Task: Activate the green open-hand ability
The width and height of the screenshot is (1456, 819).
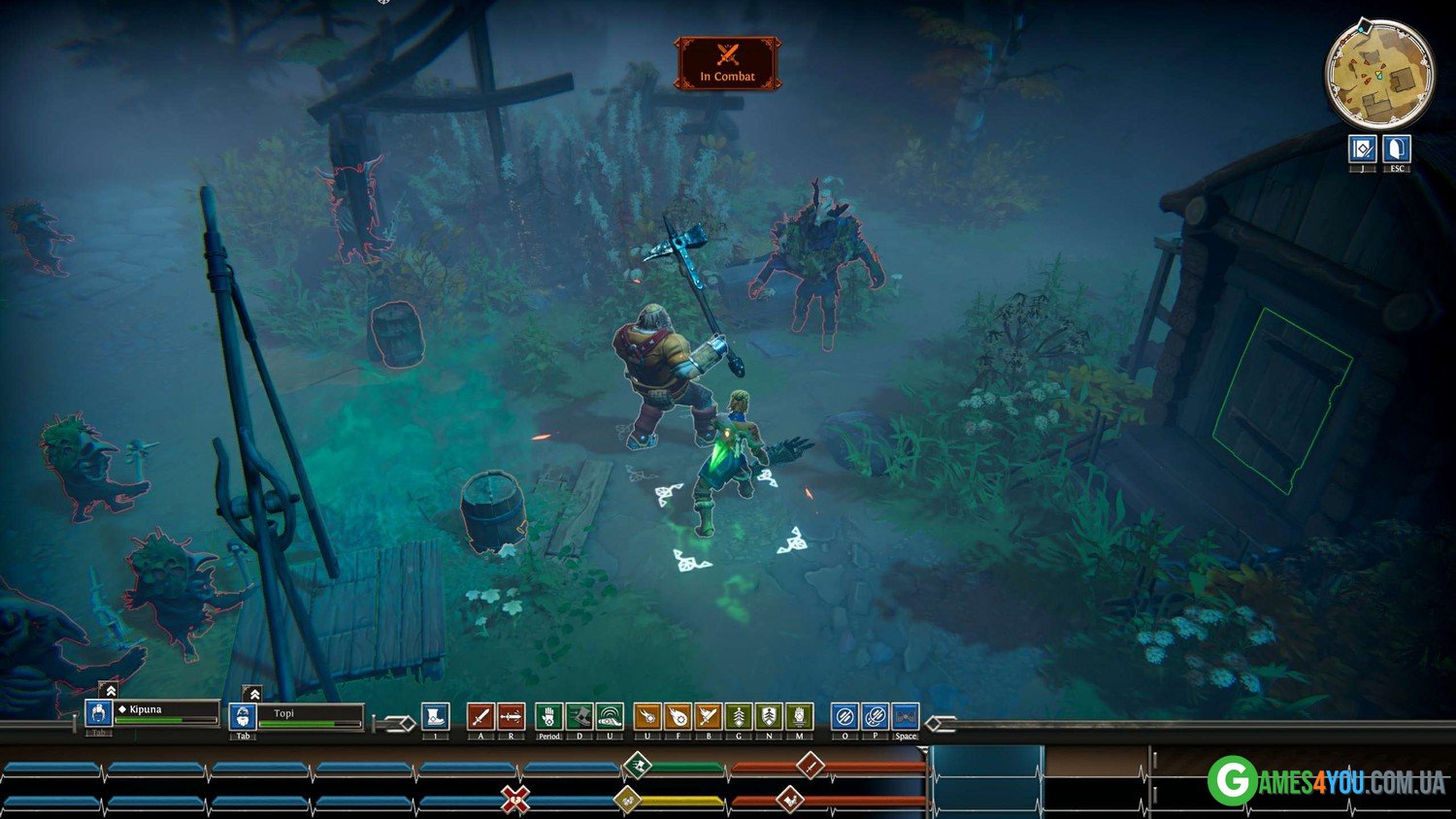Action: (548, 717)
